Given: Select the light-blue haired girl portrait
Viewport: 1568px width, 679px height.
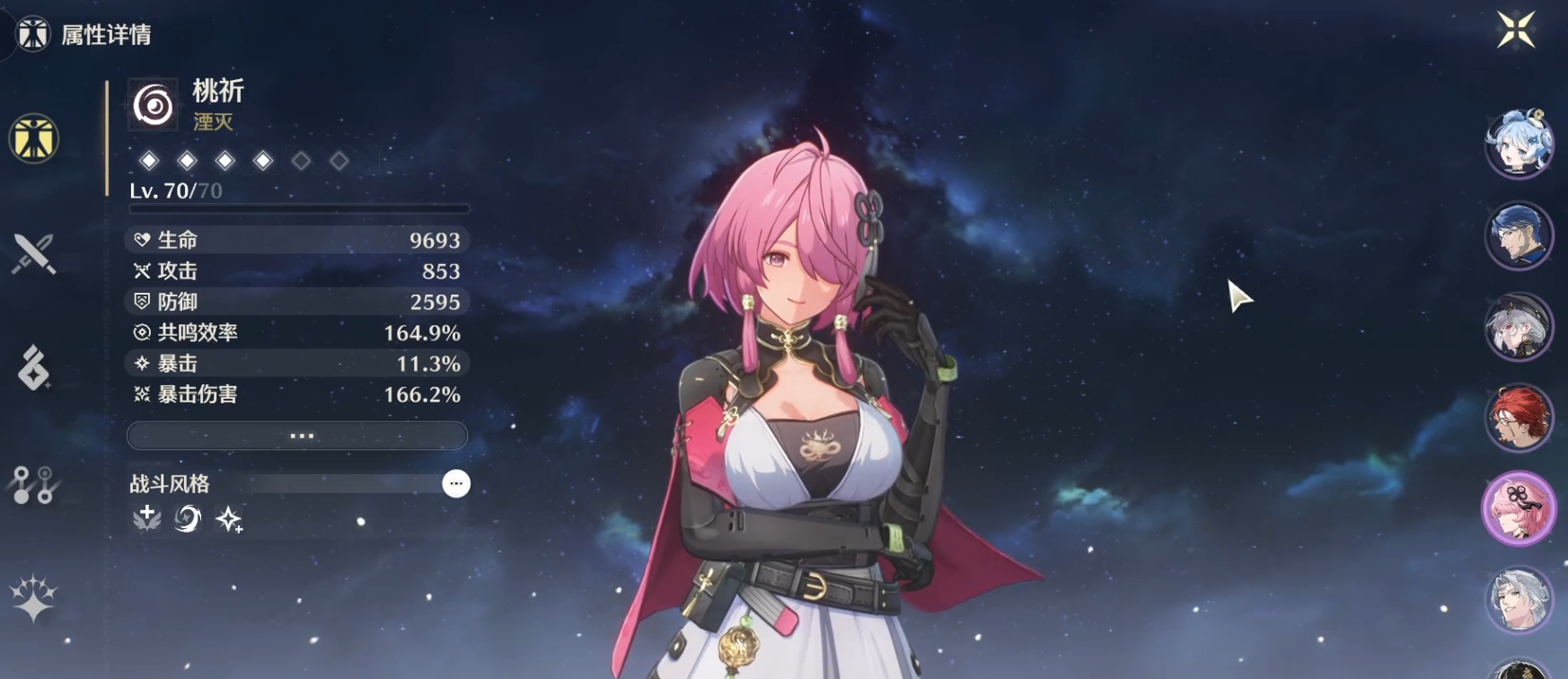Looking at the screenshot, I should pos(1519,144).
